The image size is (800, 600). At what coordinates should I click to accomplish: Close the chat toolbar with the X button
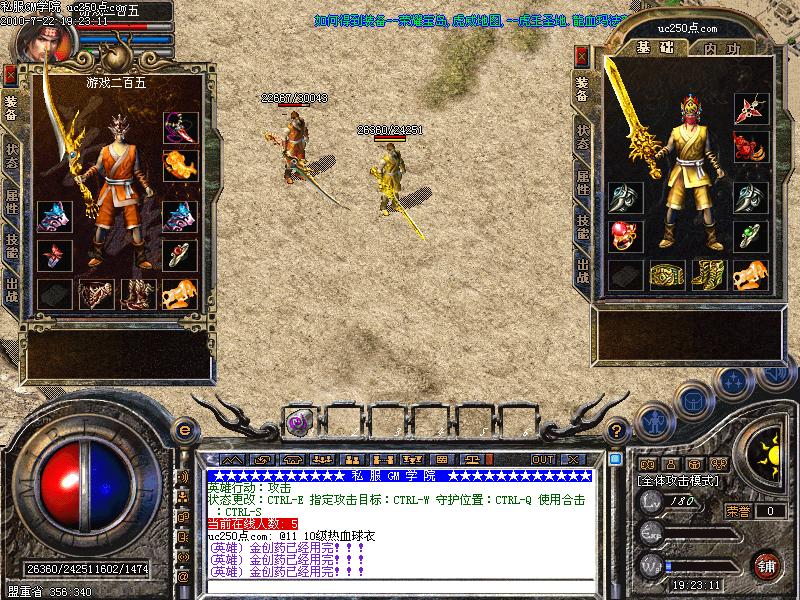point(572,459)
